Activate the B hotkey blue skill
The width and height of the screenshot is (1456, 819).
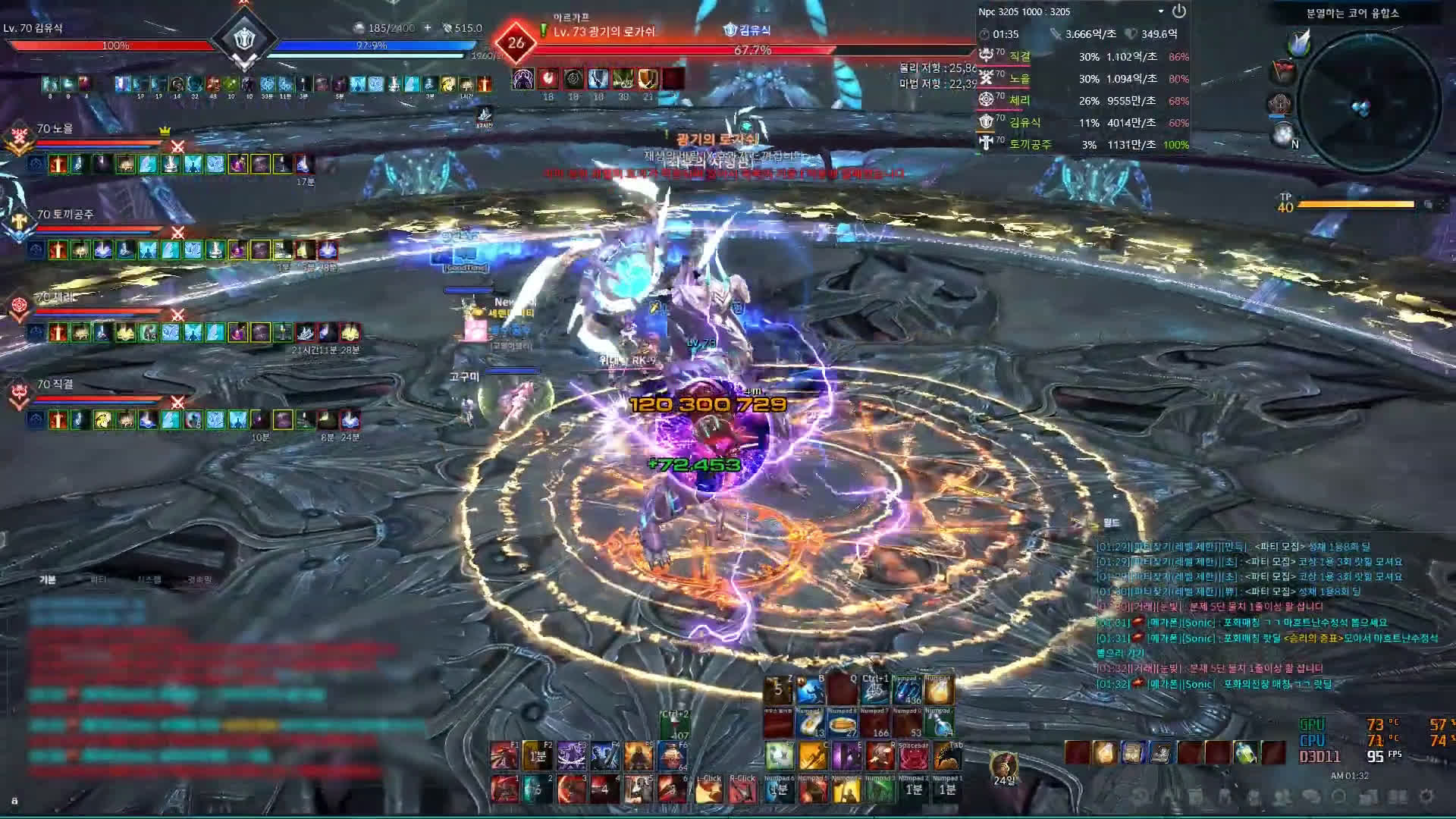[810, 691]
